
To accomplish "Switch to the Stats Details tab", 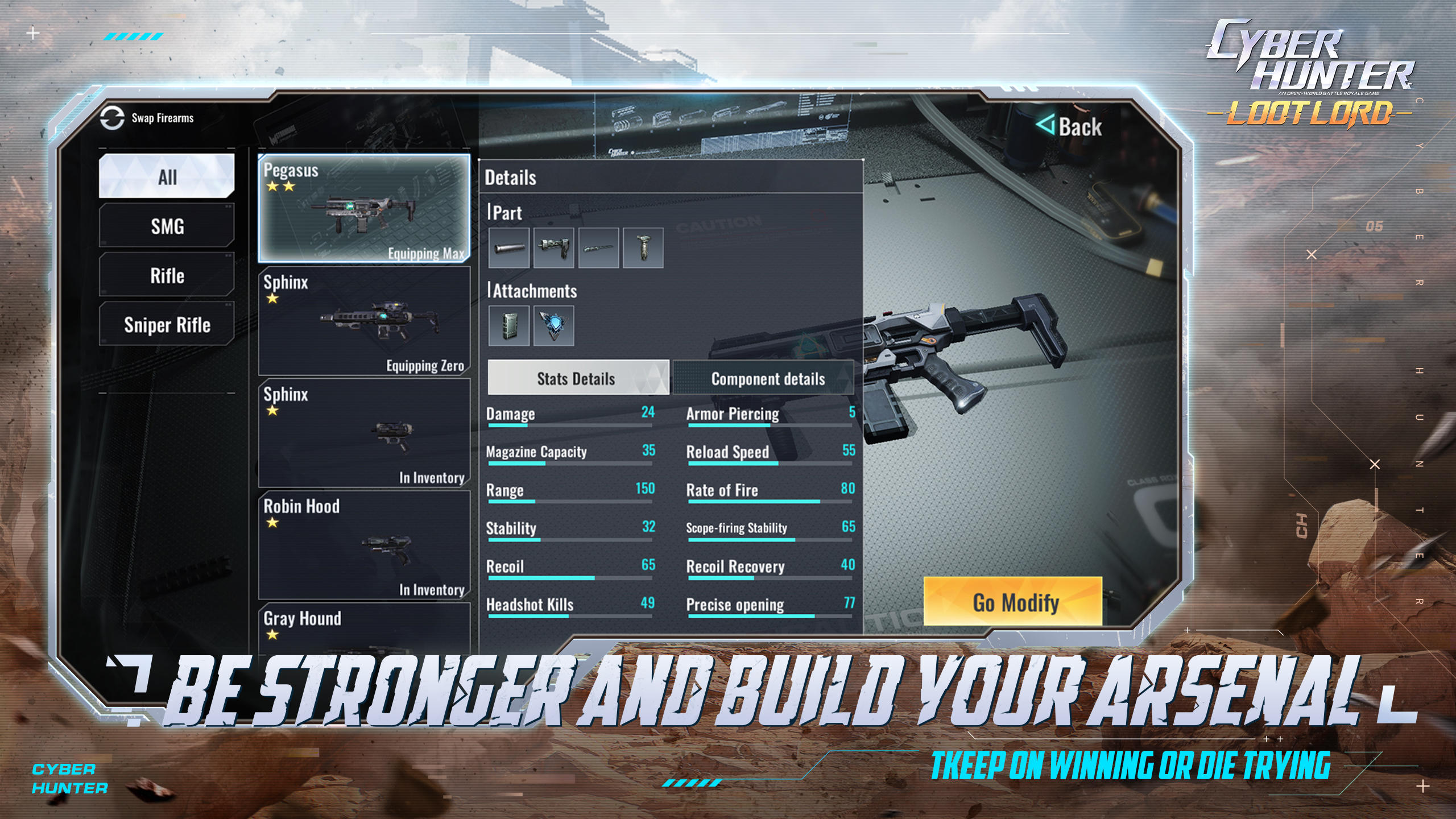I will click(577, 378).
